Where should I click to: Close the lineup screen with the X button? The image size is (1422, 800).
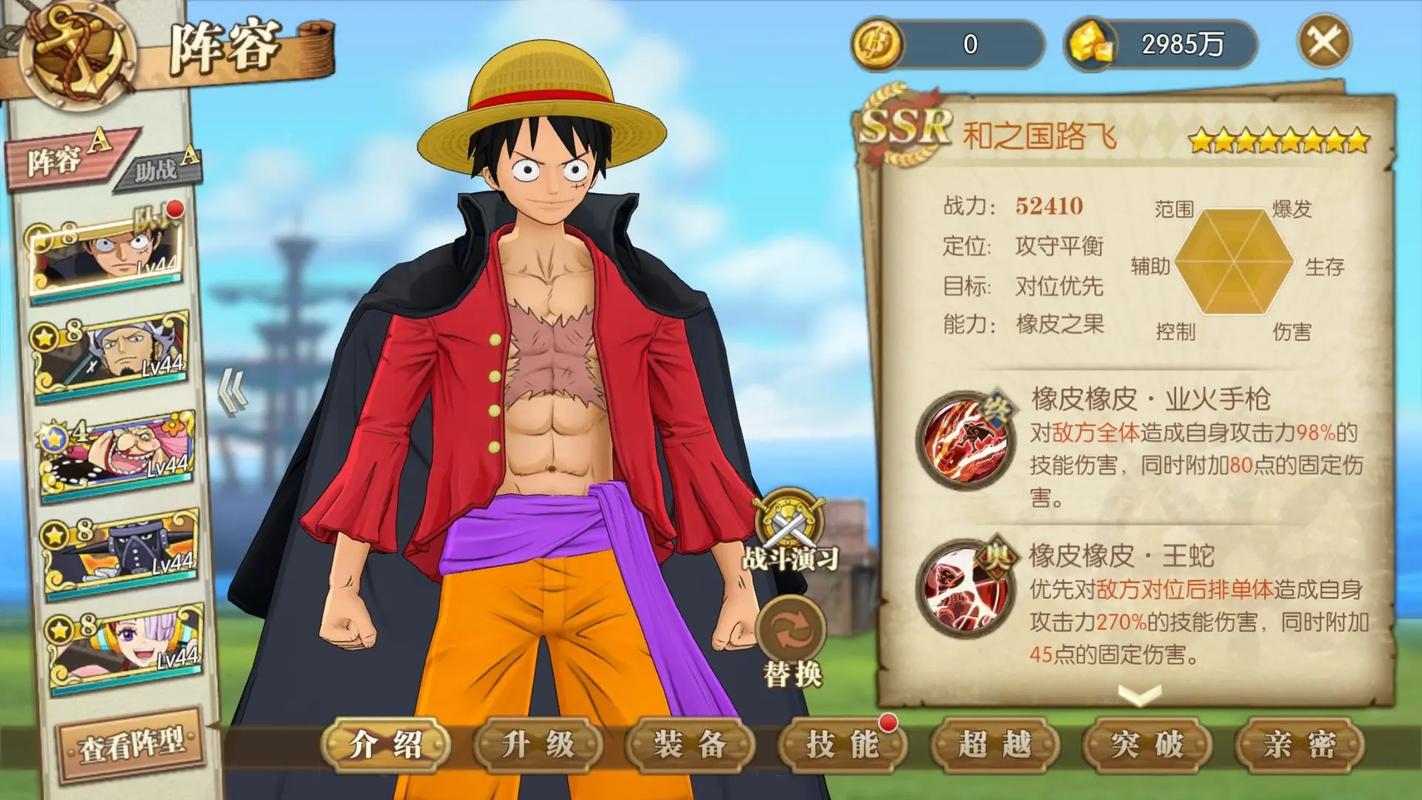point(1324,42)
